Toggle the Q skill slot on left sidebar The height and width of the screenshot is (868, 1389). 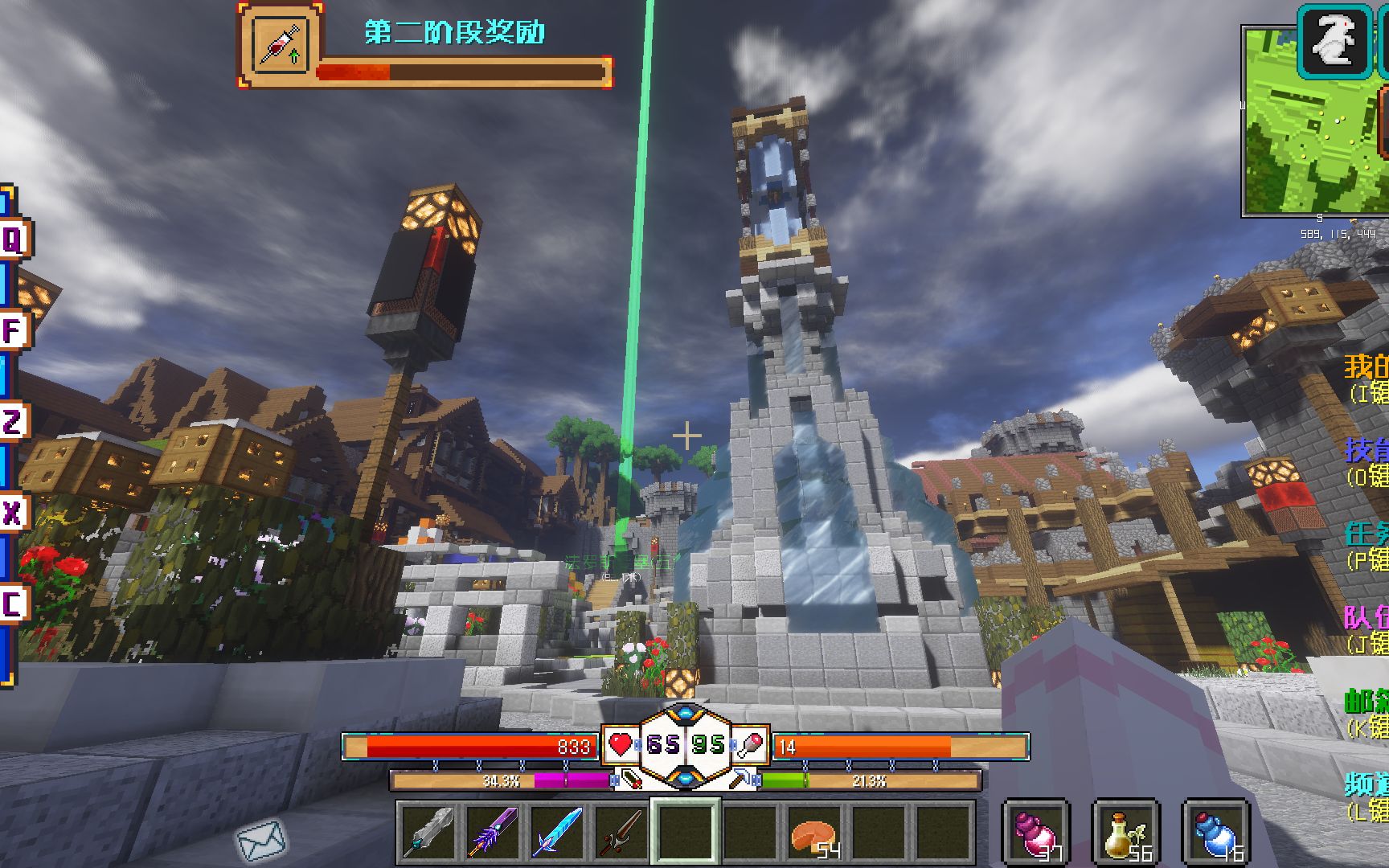(x=10, y=237)
